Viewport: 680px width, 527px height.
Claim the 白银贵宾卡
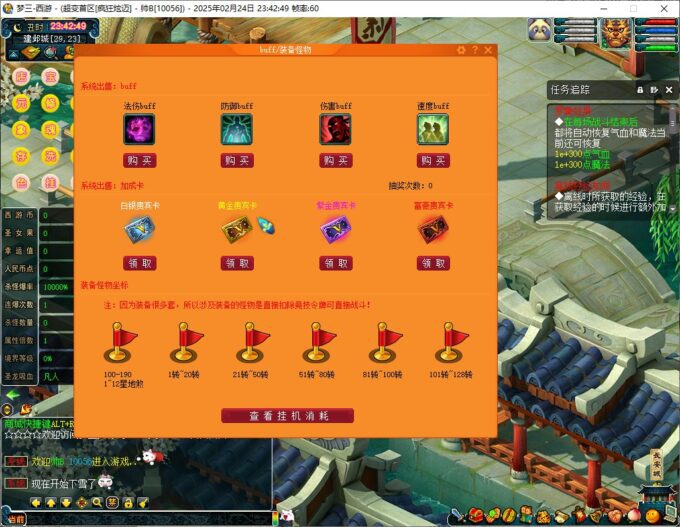(139, 263)
